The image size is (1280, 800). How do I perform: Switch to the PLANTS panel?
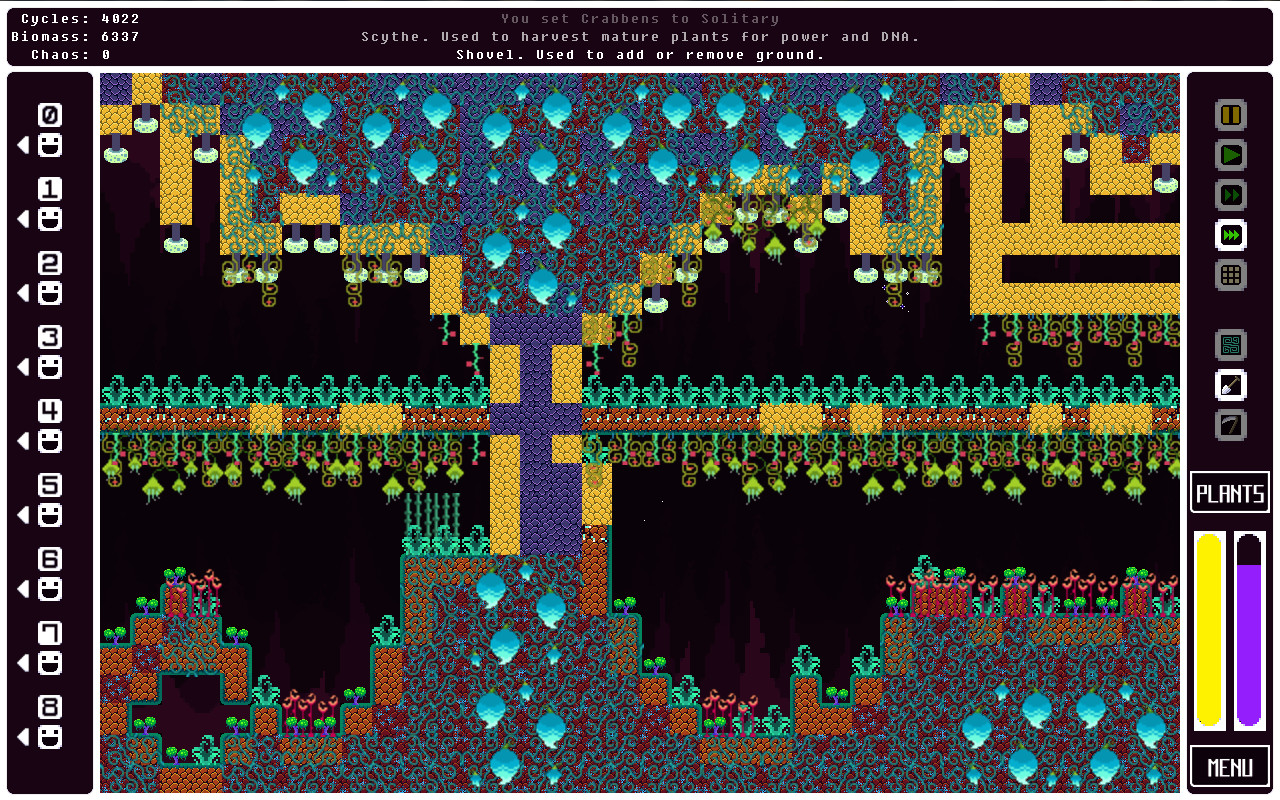pyautogui.click(x=1229, y=492)
